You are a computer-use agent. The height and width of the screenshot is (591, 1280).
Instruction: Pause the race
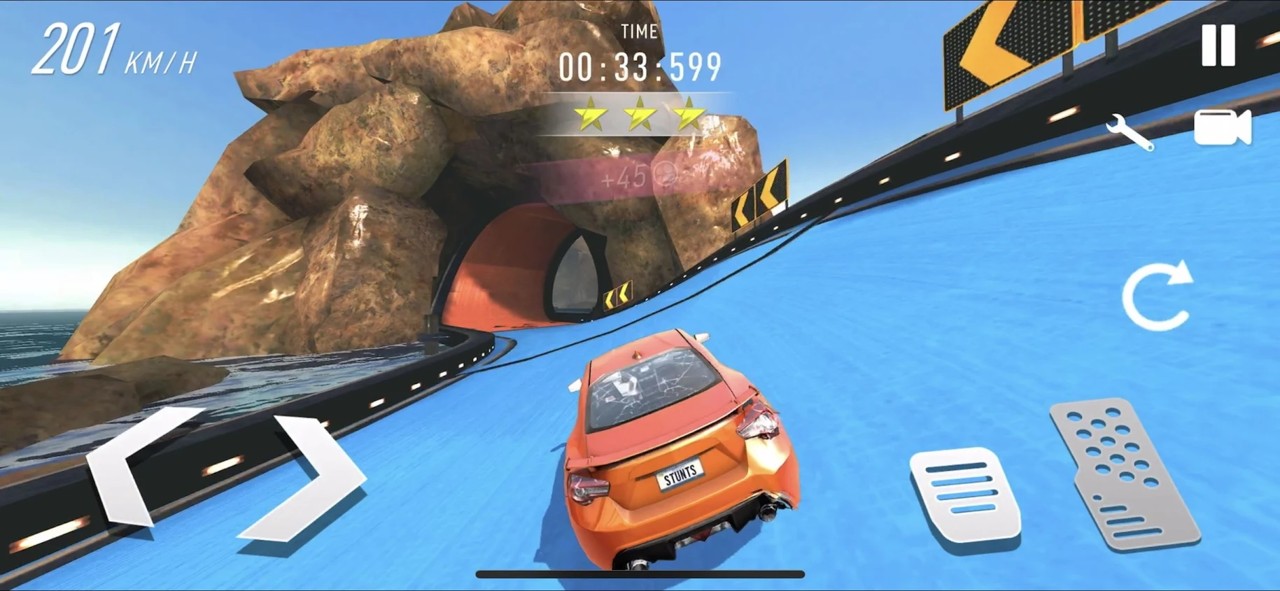pyautogui.click(x=1218, y=45)
